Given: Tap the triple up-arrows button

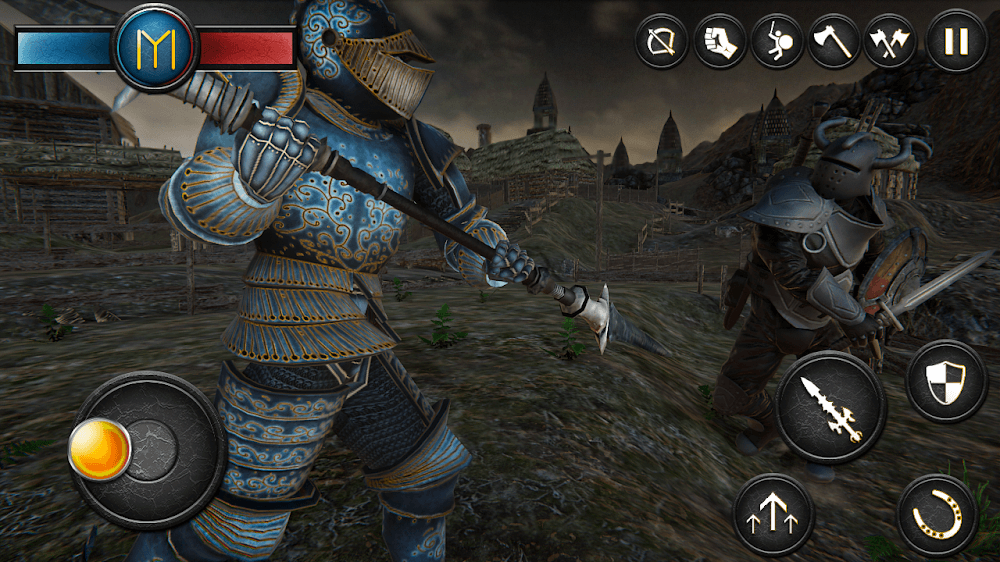Looking at the screenshot, I should pyautogui.click(x=773, y=514).
